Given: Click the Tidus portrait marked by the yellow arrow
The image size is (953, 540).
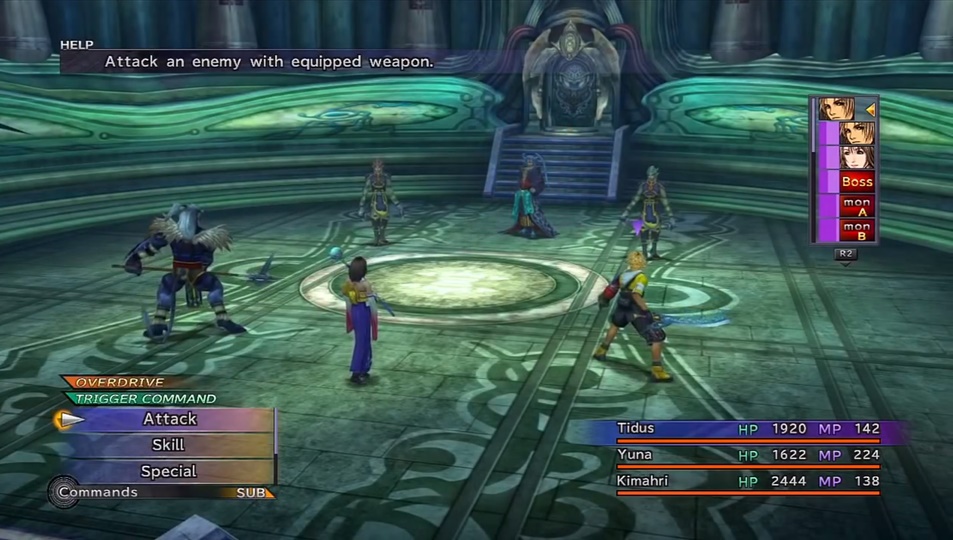Looking at the screenshot, I should pos(840,109).
